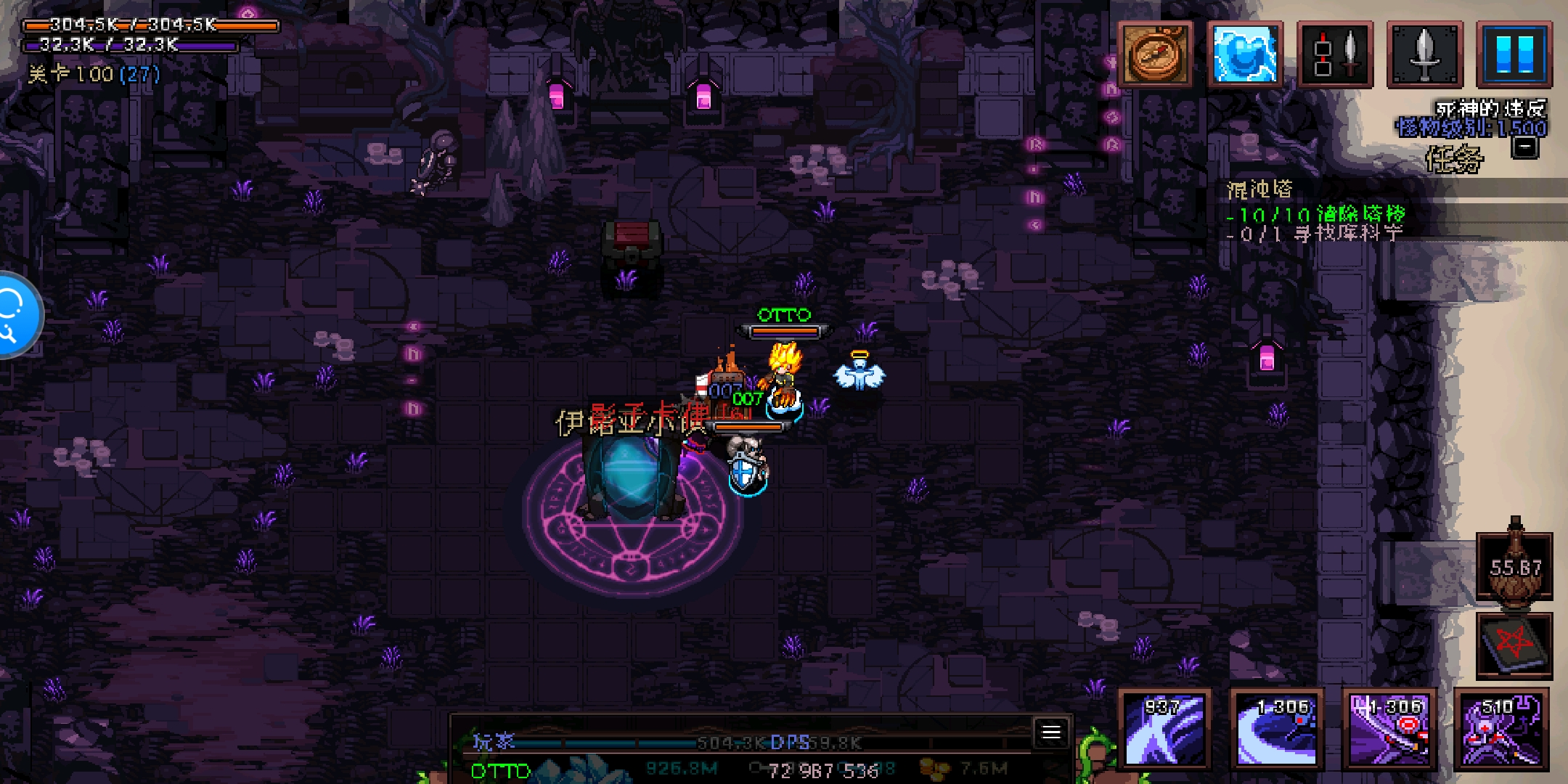
Task: Tap the floating blue search bubble
Action: [15, 315]
